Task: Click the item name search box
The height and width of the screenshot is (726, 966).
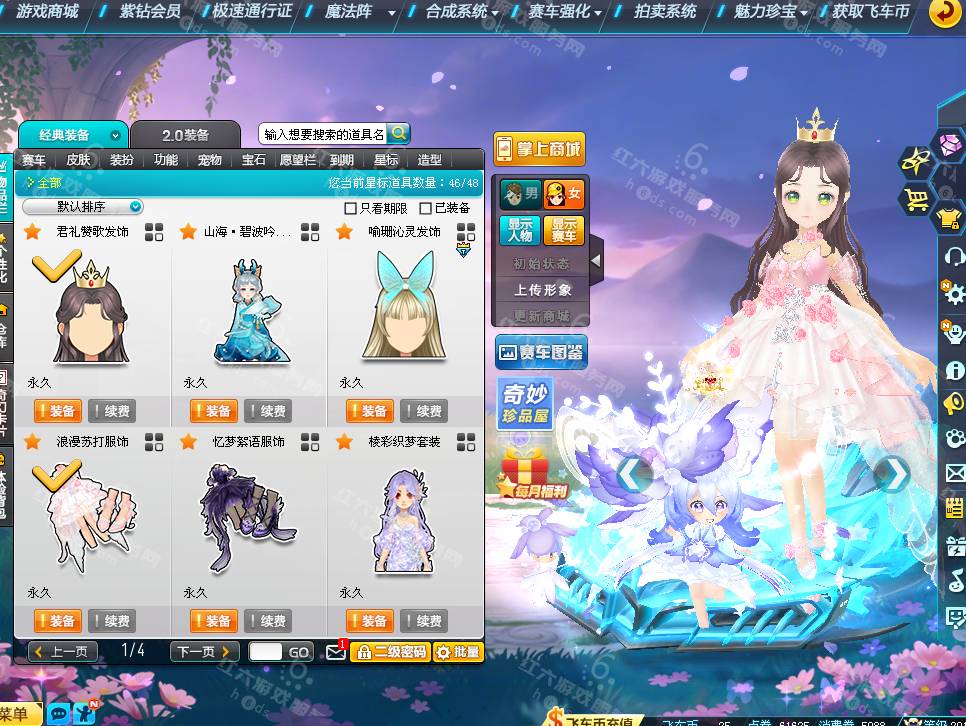Action: (x=323, y=134)
